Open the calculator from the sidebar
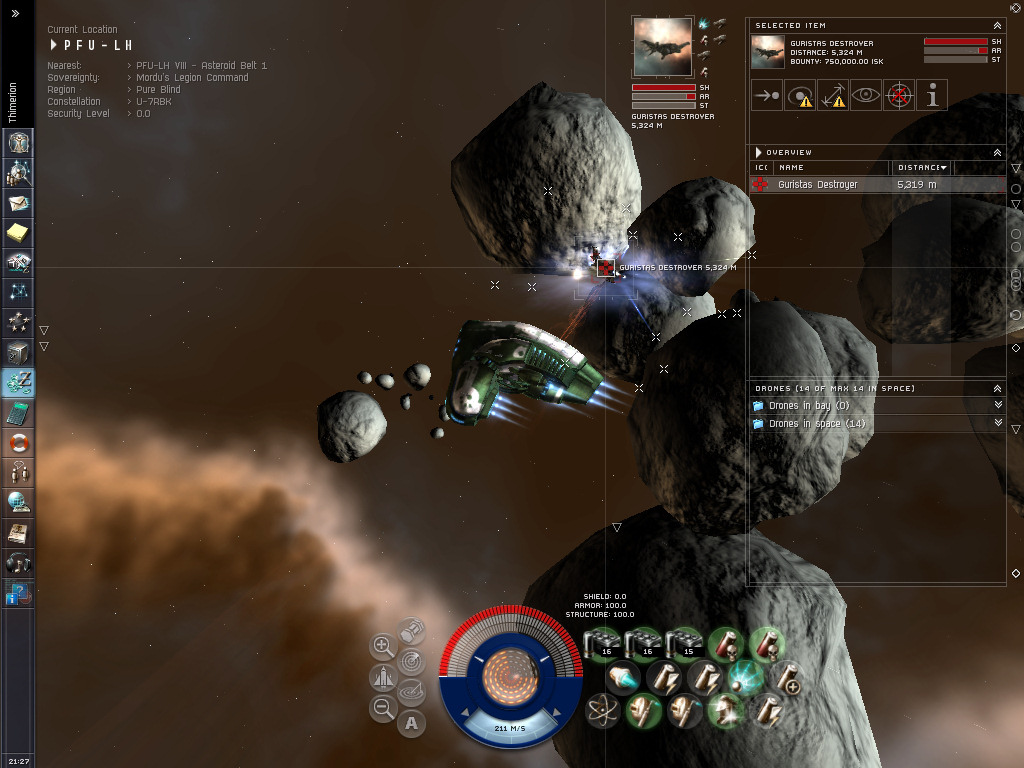The width and height of the screenshot is (1024, 768). (18, 411)
